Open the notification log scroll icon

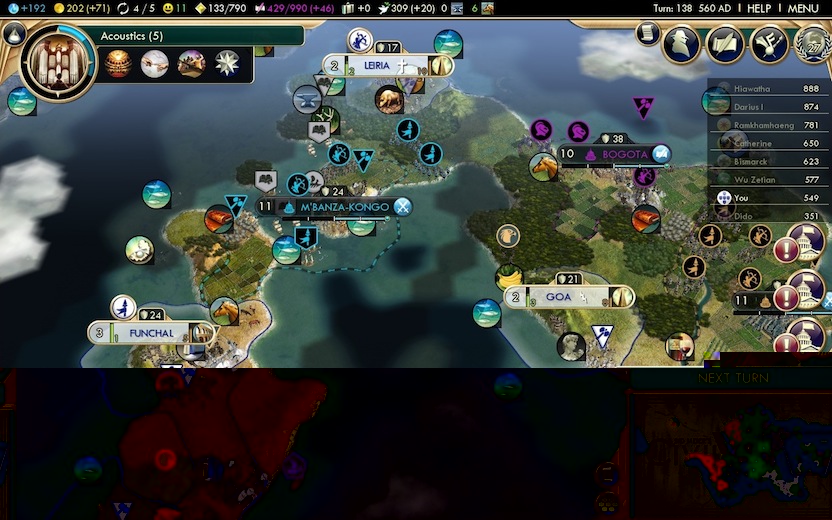[x=647, y=35]
